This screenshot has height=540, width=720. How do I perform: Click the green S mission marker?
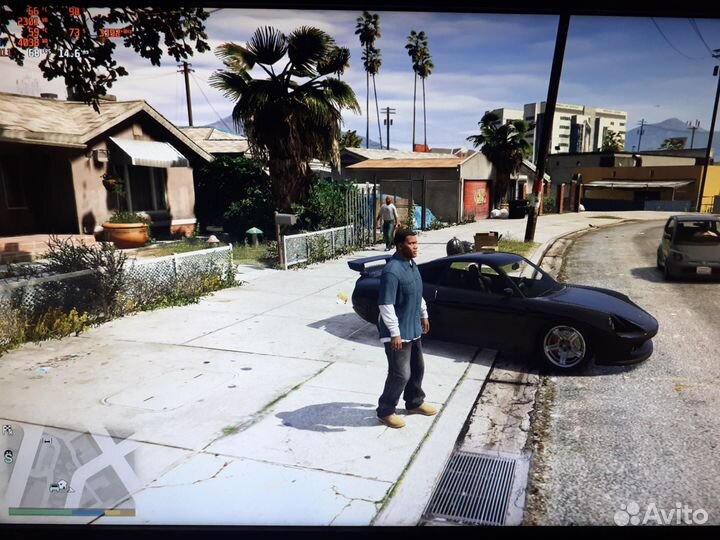[8, 456]
